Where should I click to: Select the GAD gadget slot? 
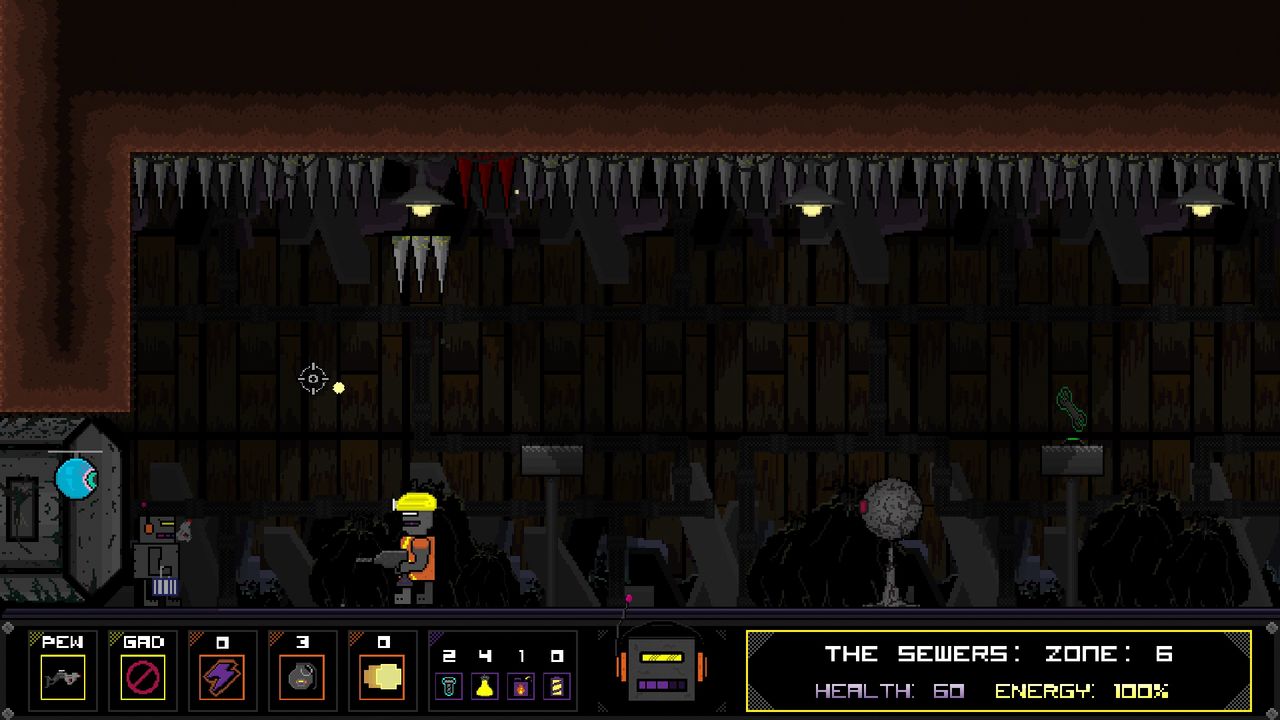pyautogui.click(x=142, y=668)
